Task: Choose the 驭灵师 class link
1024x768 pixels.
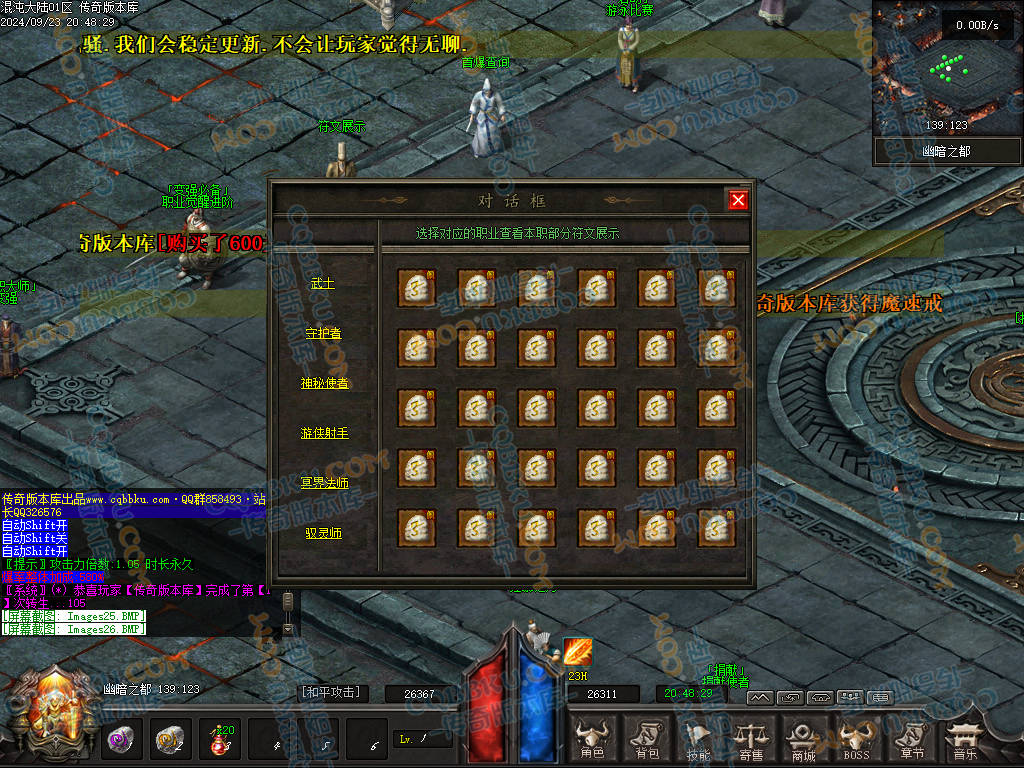Action: 323,533
